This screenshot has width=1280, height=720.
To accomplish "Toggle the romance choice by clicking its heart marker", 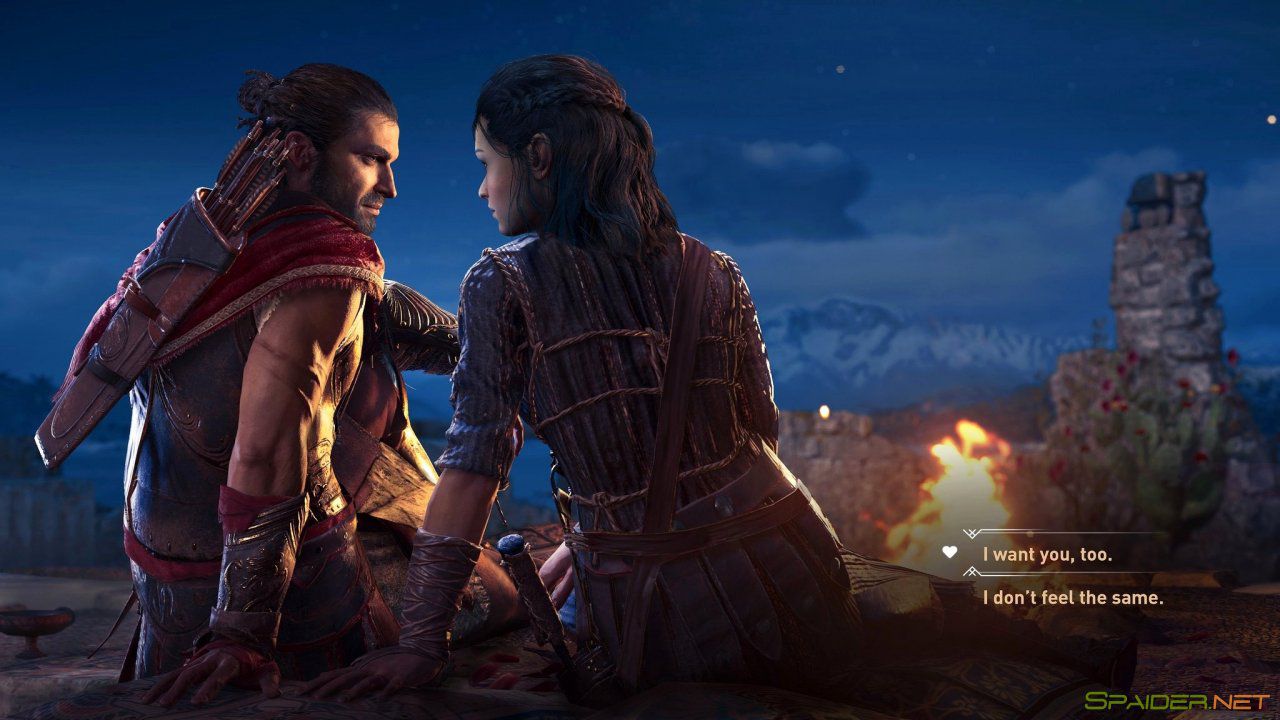I will point(949,553).
